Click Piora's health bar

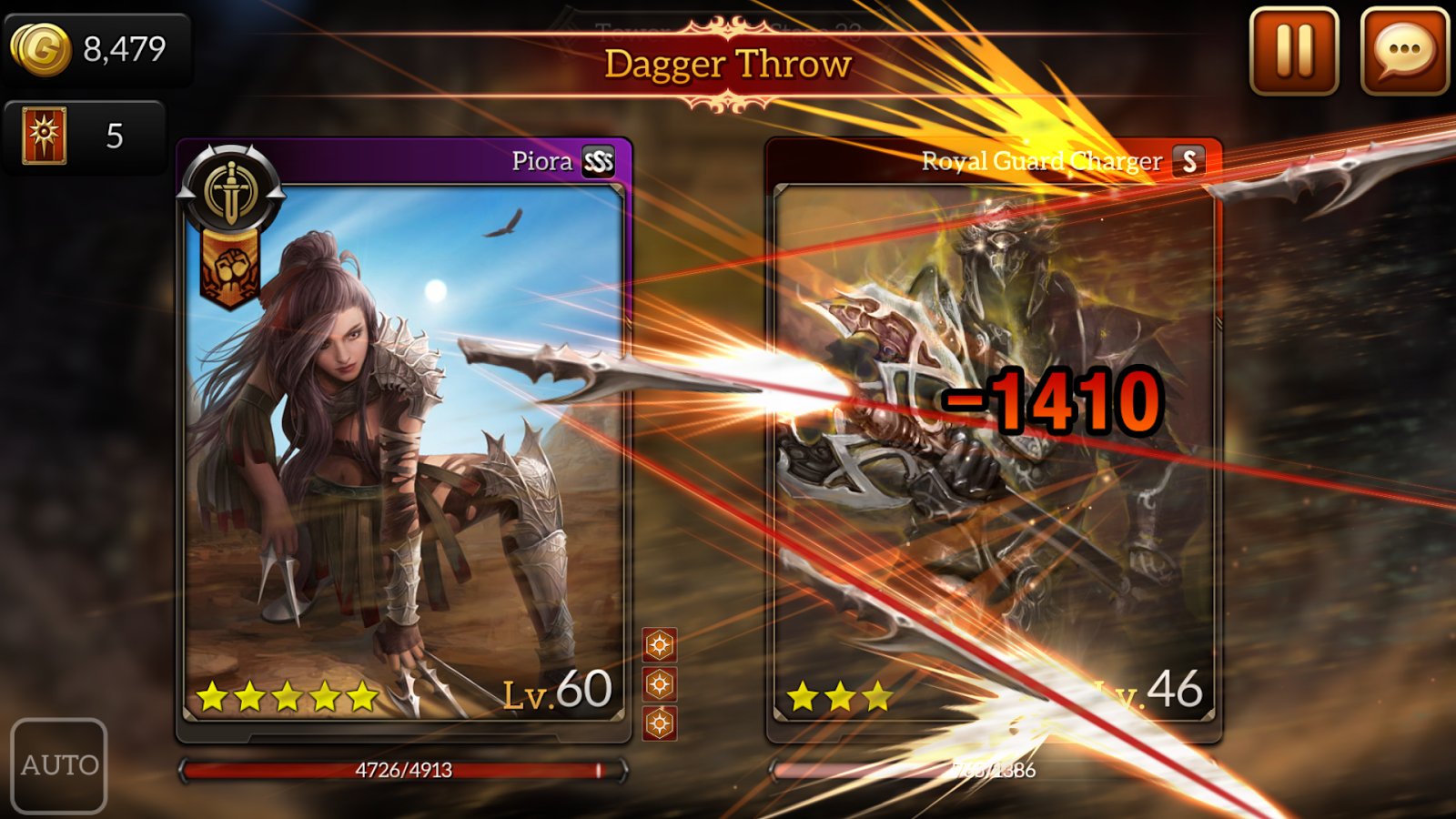click(400, 769)
